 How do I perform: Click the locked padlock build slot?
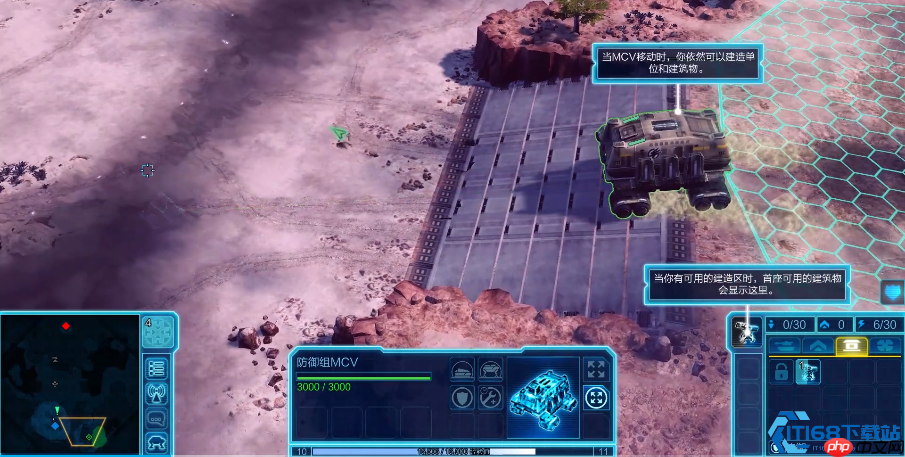pos(780,371)
